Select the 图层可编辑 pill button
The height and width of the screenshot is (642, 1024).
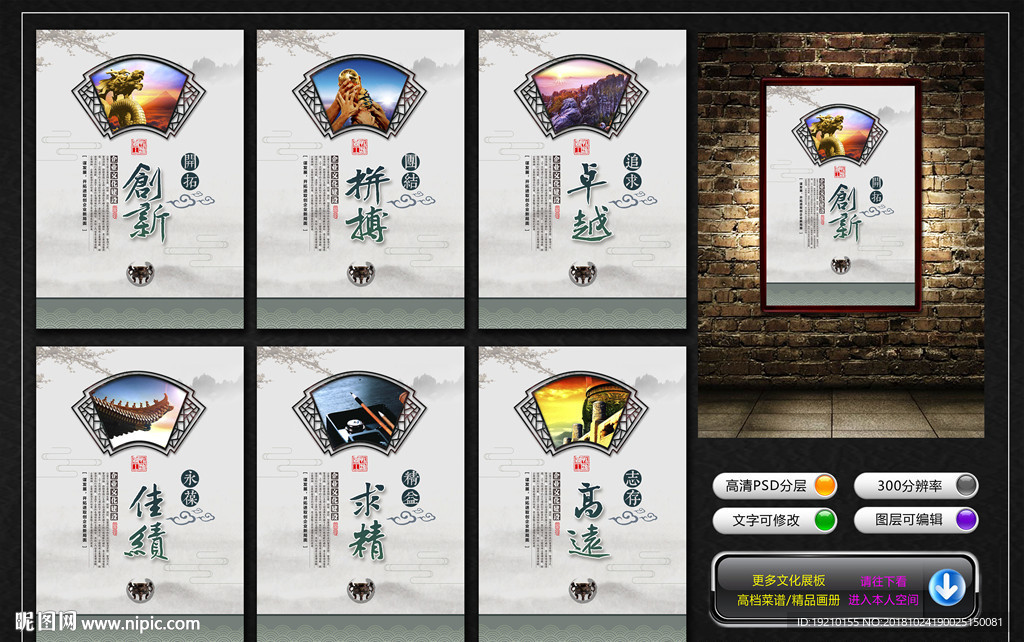click(915, 520)
